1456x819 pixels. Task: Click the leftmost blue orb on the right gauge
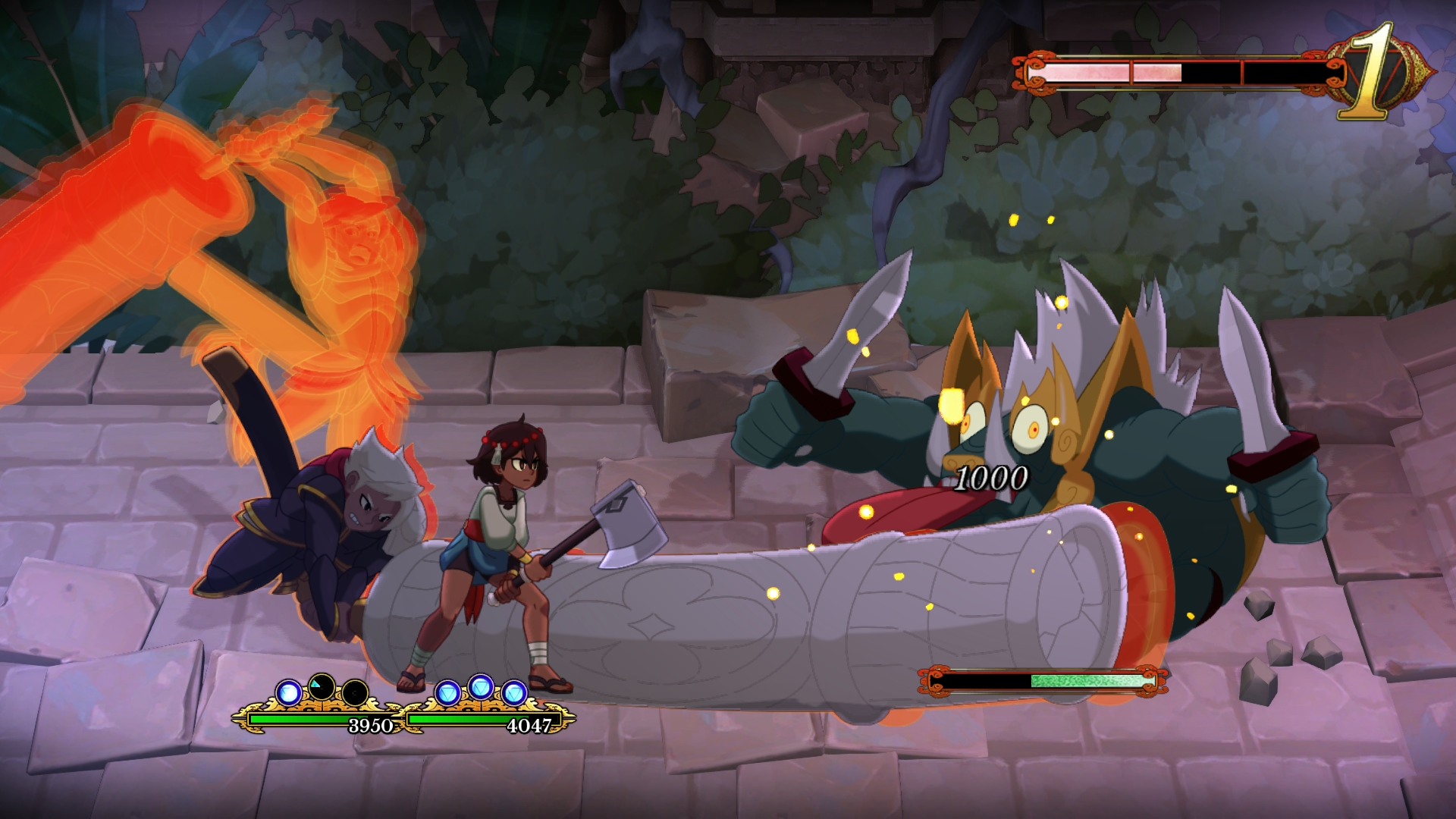tap(448, 692)
